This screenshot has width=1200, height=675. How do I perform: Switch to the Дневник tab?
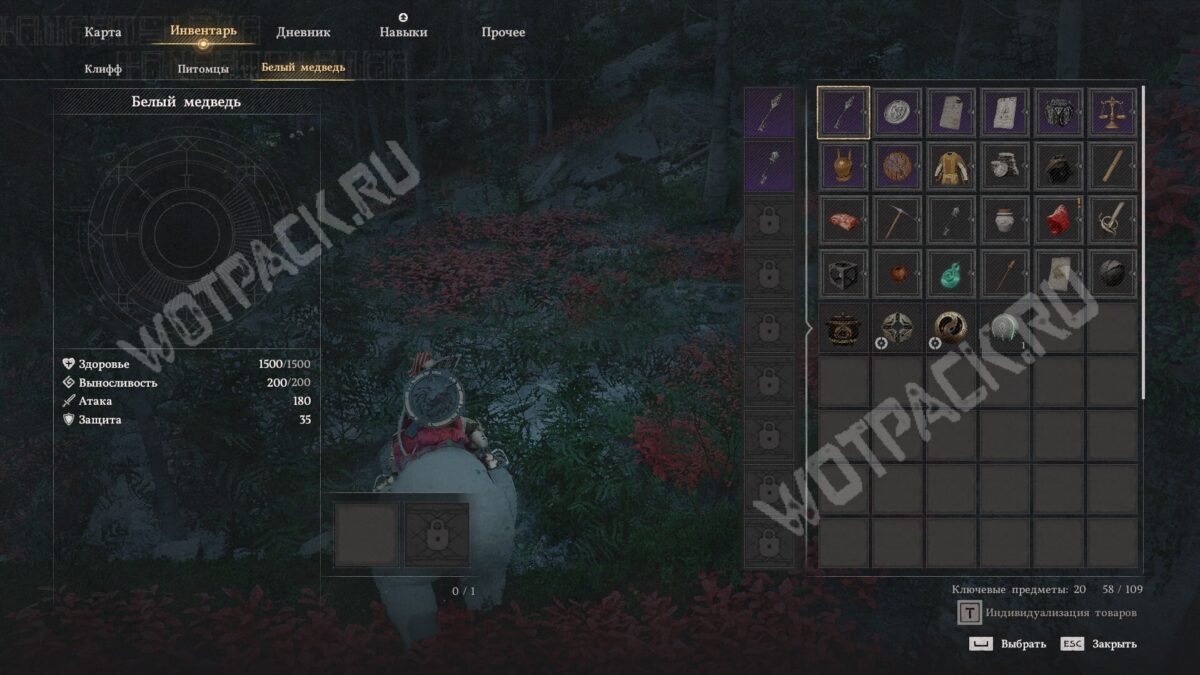[302, 32]
